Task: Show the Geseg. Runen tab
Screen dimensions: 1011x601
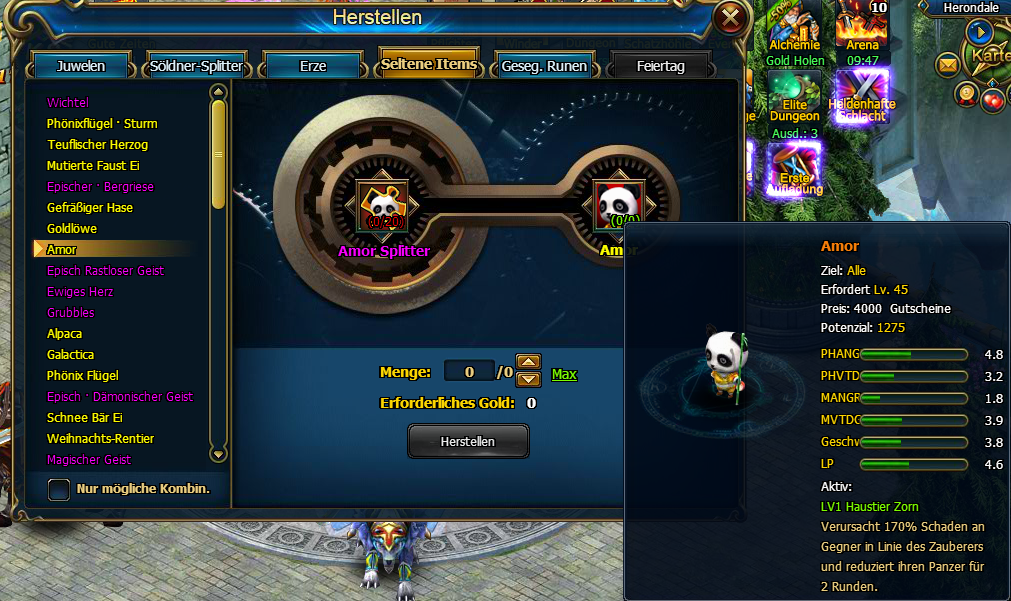Action: [x=545, y=67]
